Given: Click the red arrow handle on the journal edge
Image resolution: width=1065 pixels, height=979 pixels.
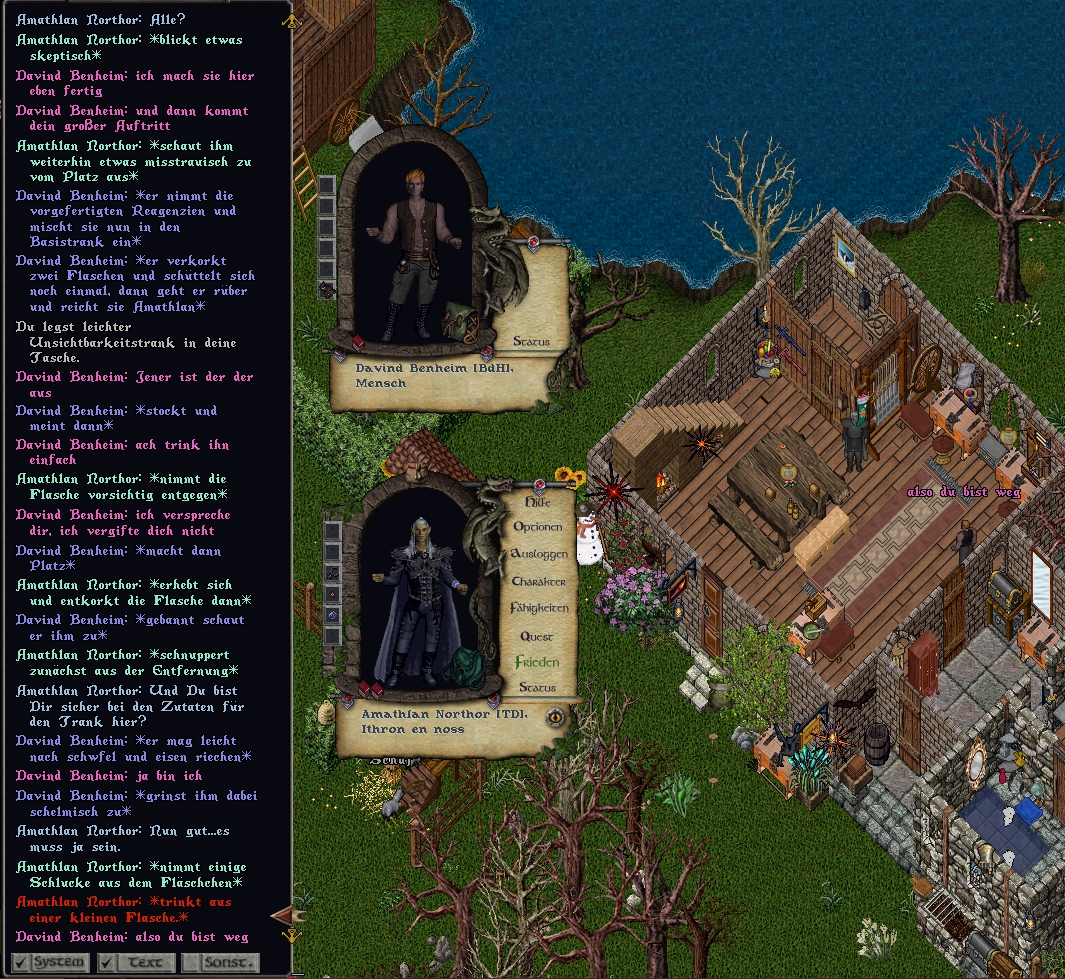Looking at the screenshot, I should (281, 914).
